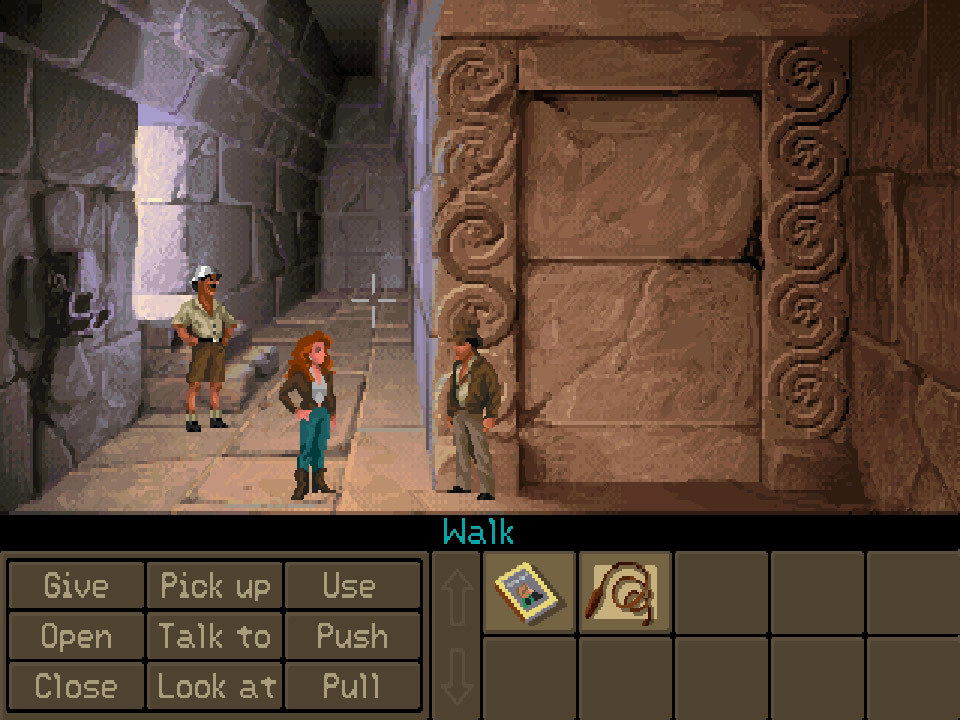Image resolution: width=960 pixels, height=720 pixels.
Task: Select the magazine in the inventory
Action: (530, 592)
